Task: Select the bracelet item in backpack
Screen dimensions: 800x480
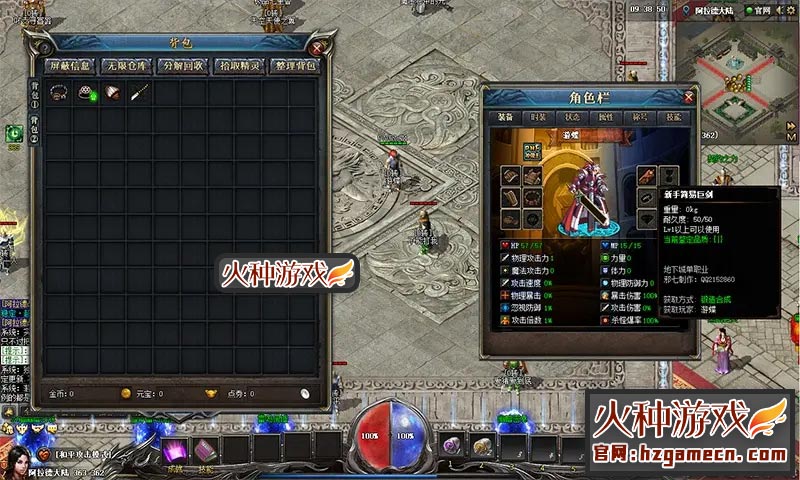Action: (60, 92)
